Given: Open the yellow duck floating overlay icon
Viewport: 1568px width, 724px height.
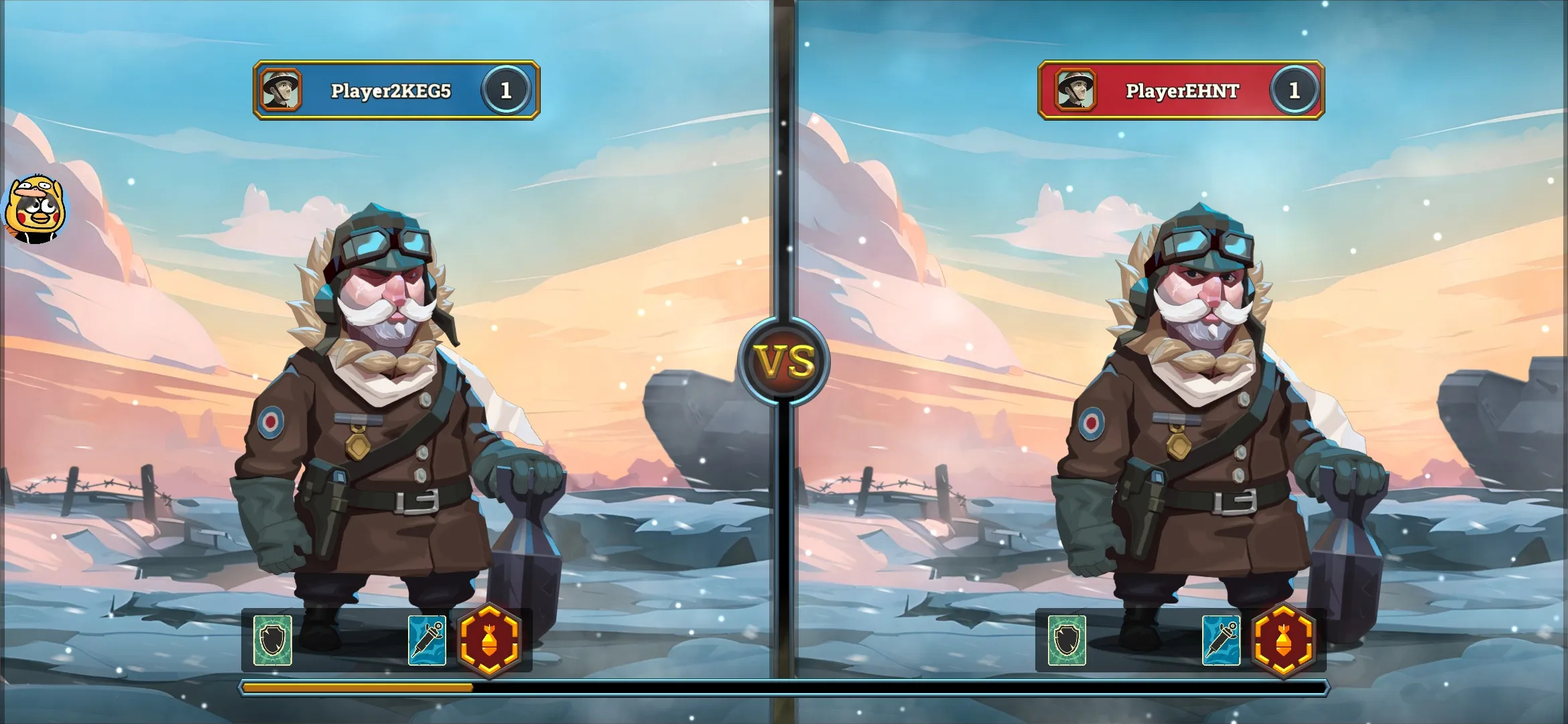Looking at the screenshot, I should pyautogui.click(x=35, y=209).
